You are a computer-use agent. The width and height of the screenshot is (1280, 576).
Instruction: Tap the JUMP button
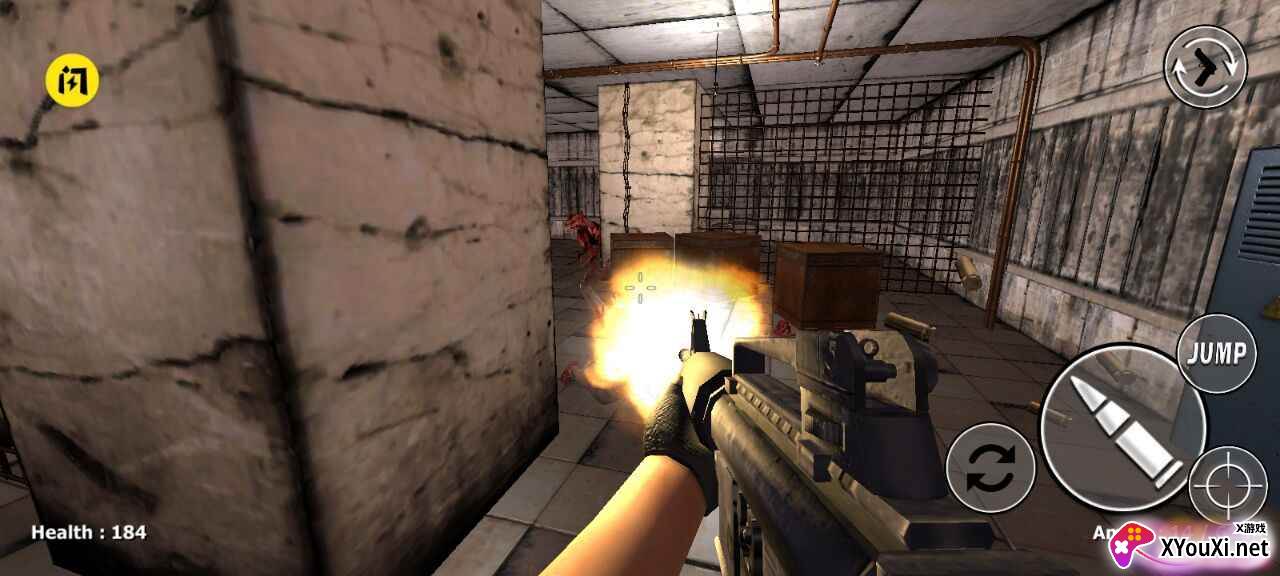click(x=1216, y=353)
